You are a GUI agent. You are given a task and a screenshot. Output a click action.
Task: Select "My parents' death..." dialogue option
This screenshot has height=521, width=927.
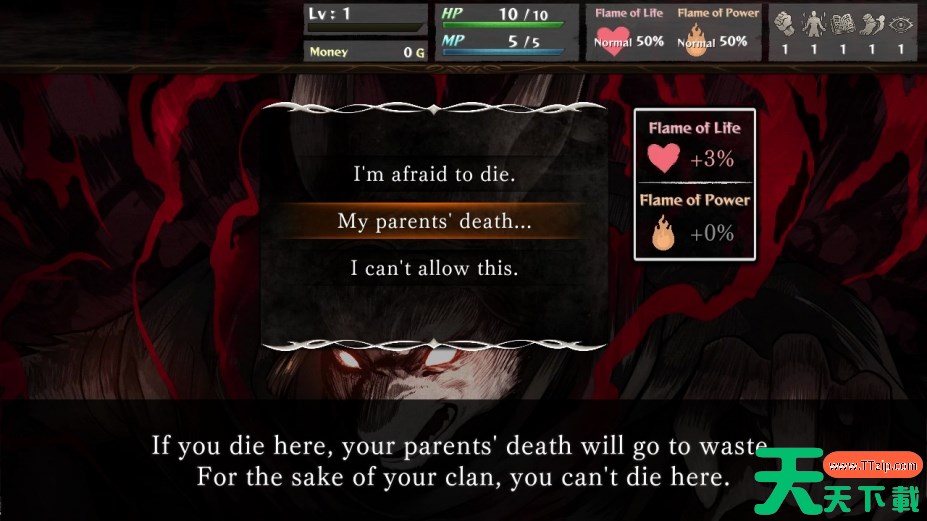point(434,221)
